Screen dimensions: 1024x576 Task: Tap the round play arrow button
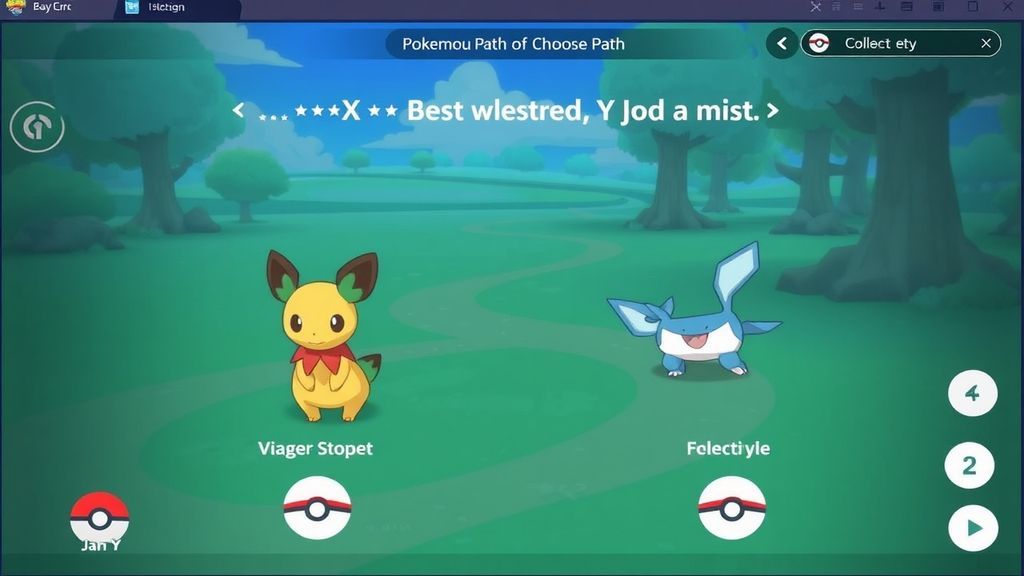point(973,528)
